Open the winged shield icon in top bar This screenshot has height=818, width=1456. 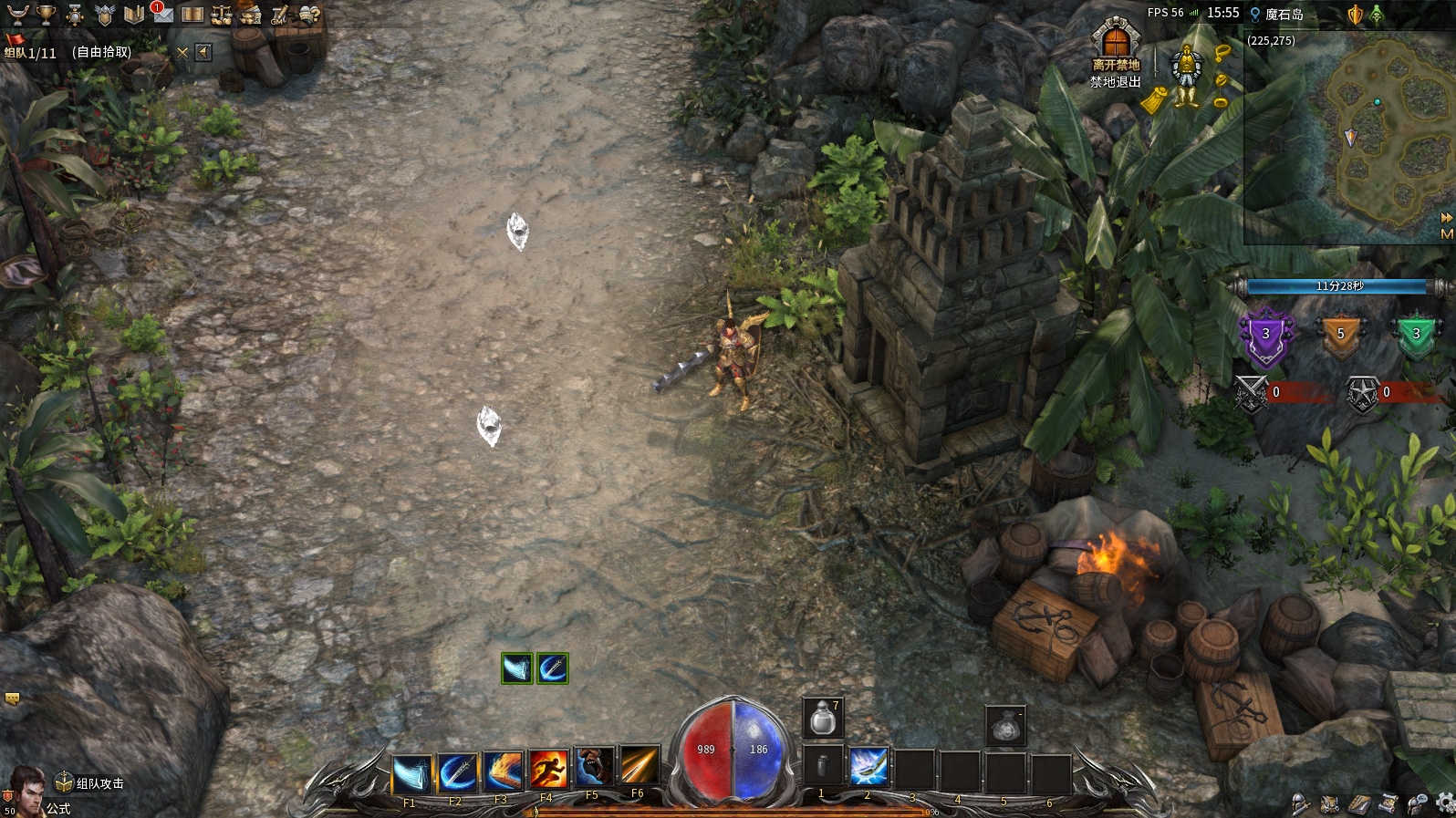click(105, 15)
